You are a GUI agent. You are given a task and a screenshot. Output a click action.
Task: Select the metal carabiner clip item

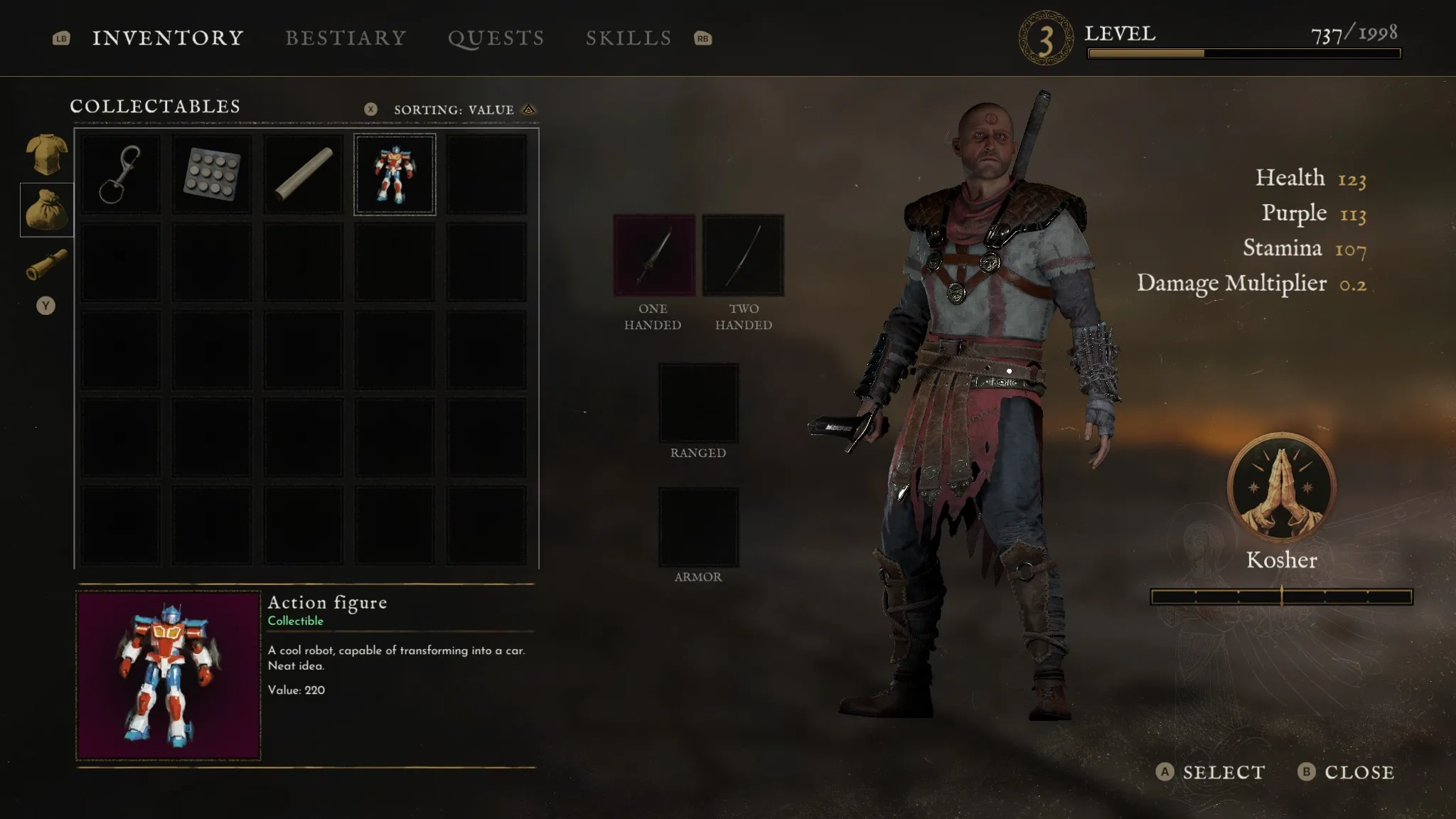click(x=120, y=174)
